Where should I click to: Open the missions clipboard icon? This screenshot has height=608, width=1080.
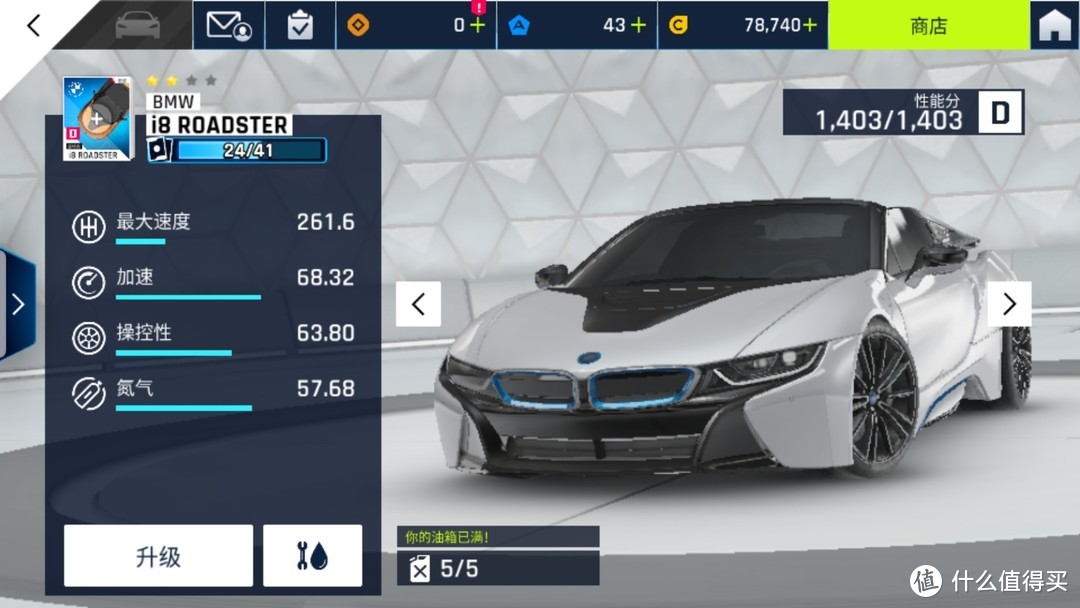[x=299, y=26]
